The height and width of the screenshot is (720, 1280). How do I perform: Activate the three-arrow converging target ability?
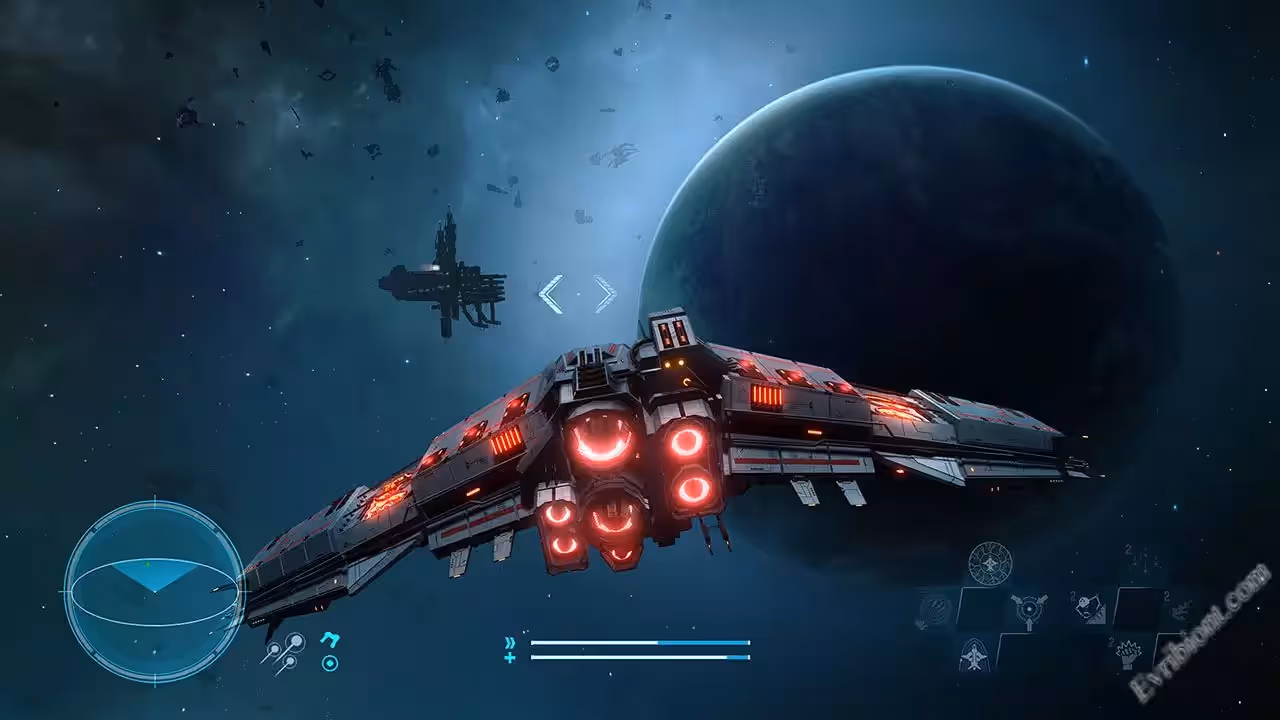click(x=1029, y=610)
